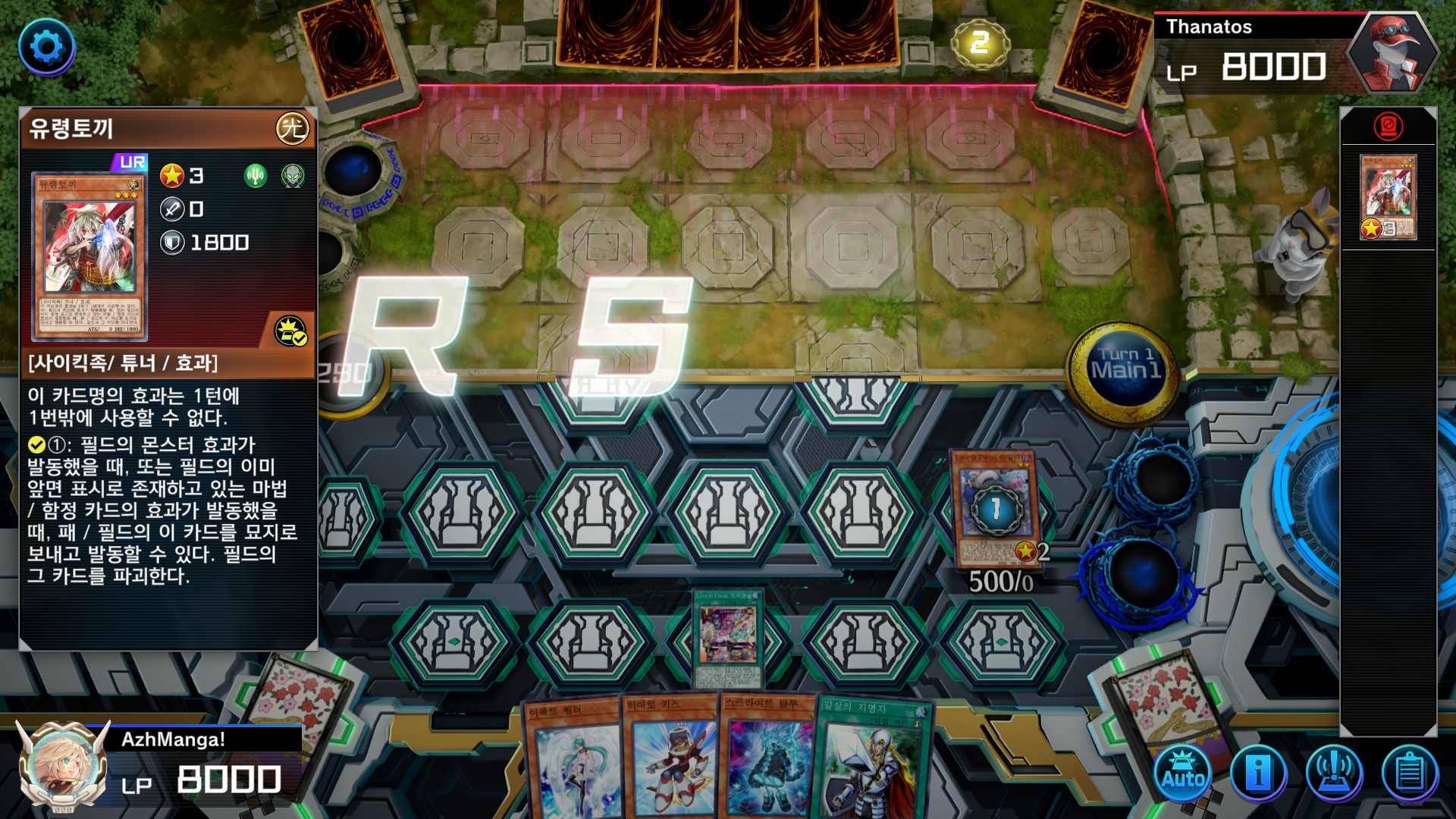Screen dimensions: 1456x819
Task: Open the card info button
Action: point(1258,773)
